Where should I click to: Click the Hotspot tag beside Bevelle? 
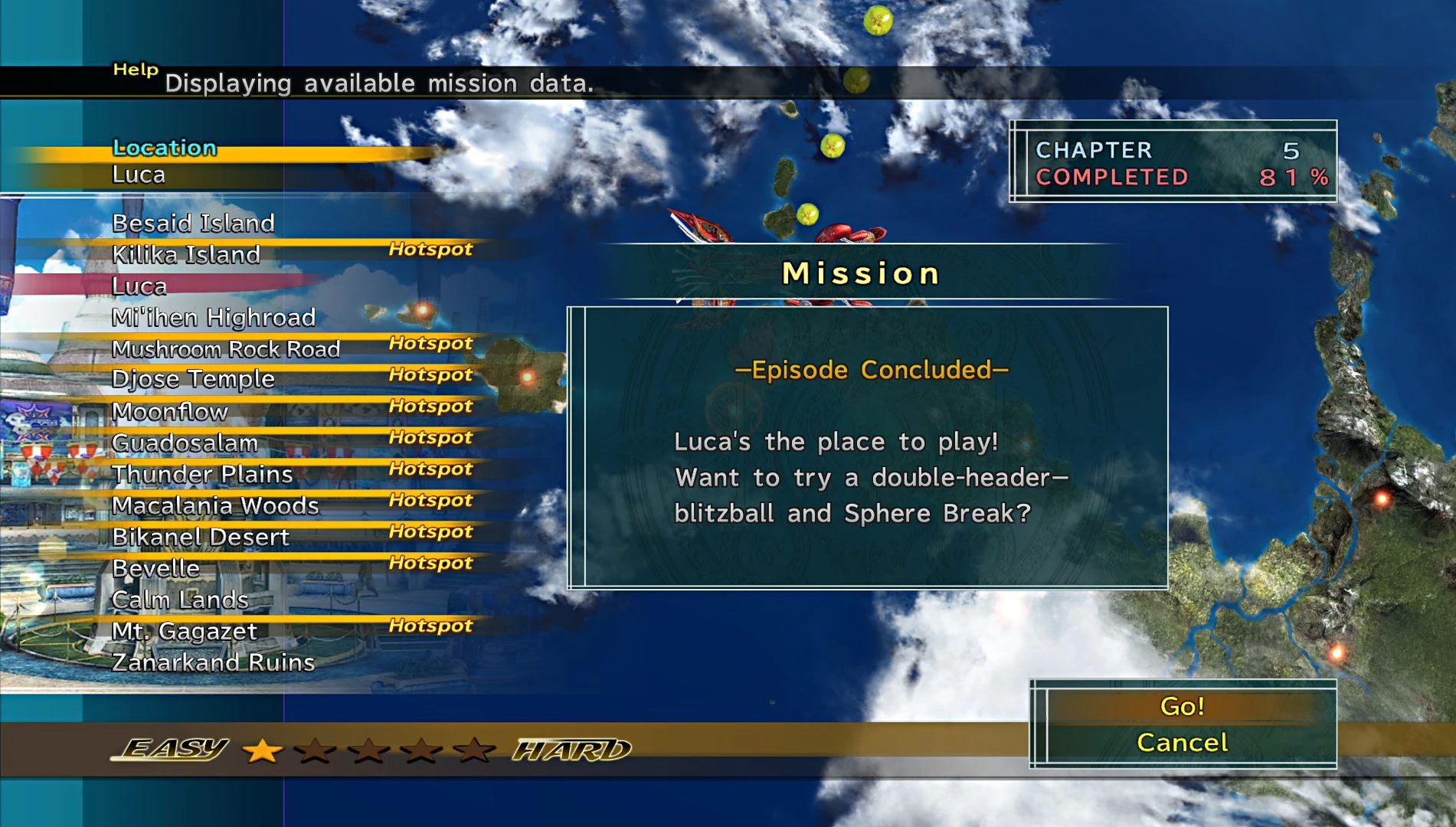[429, 562]
